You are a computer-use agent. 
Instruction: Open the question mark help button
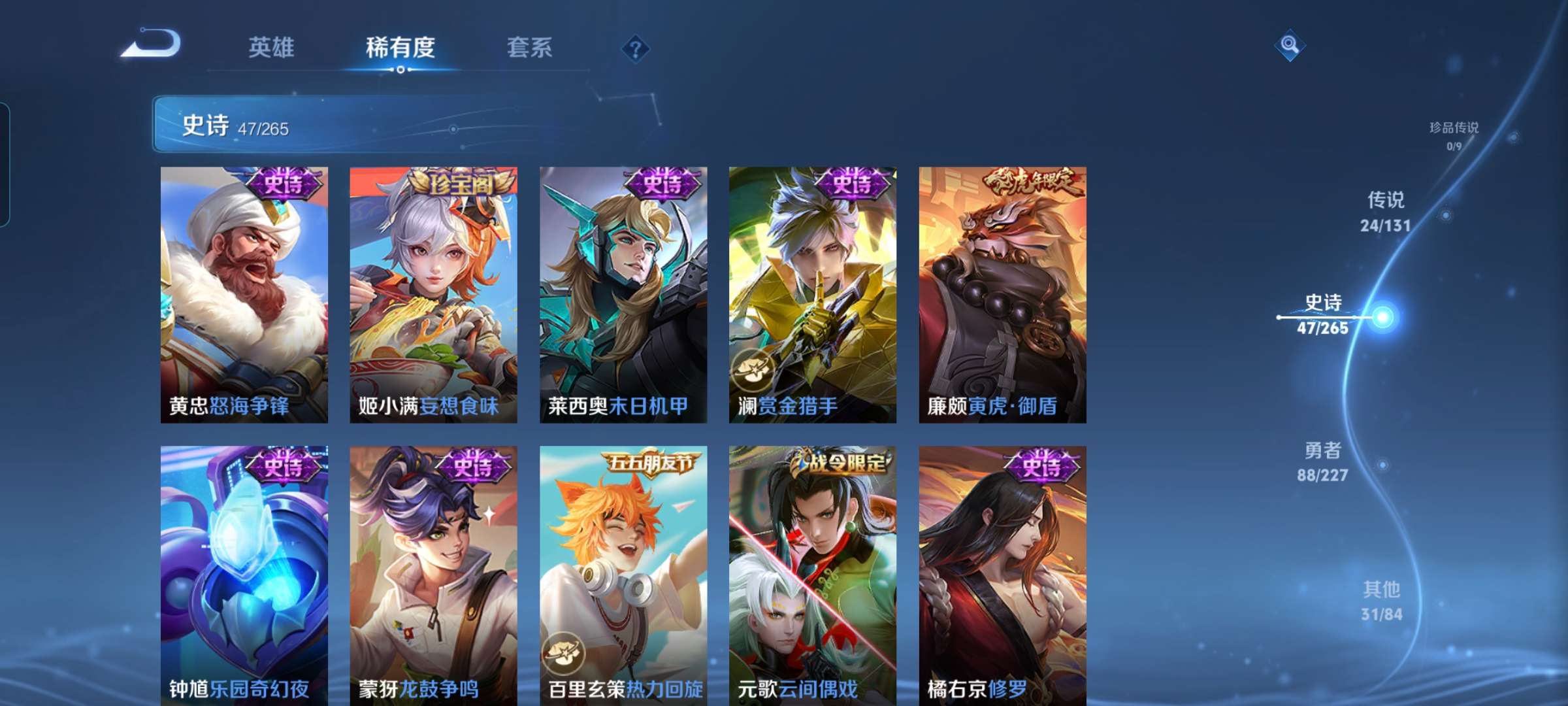(x=635, y=48)
